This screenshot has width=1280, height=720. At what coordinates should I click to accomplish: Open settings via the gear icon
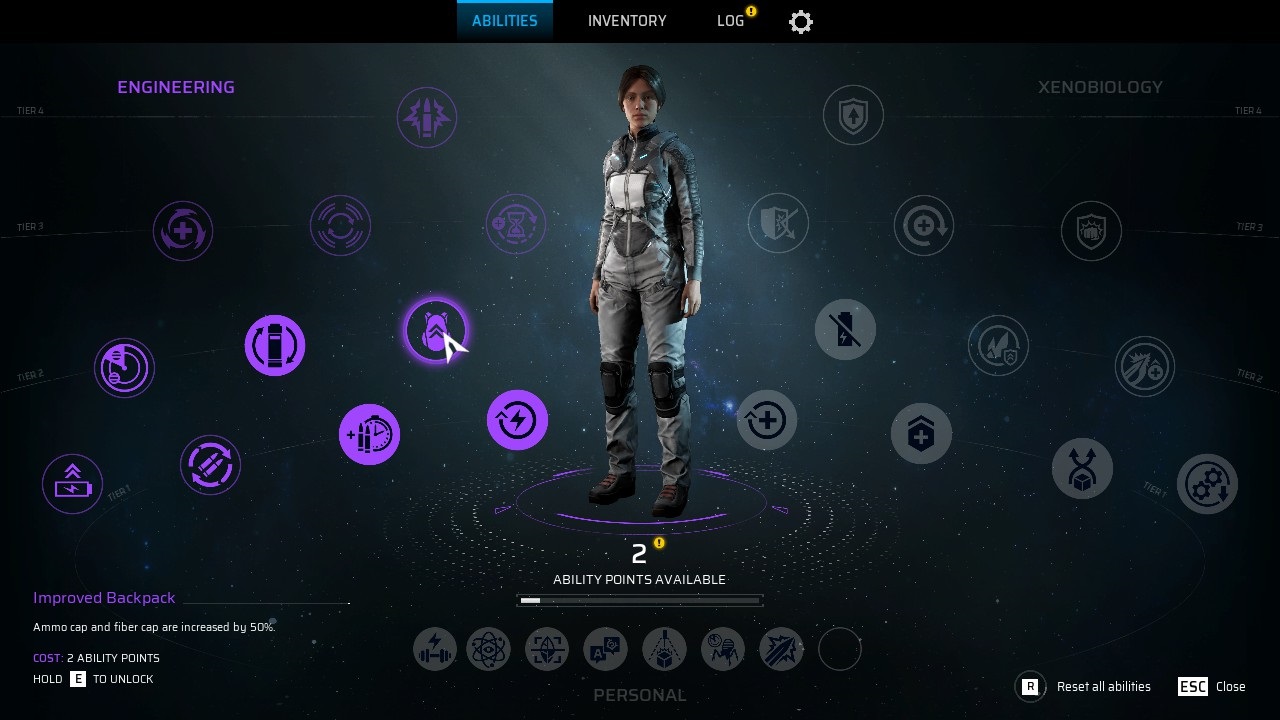point(801,22)
